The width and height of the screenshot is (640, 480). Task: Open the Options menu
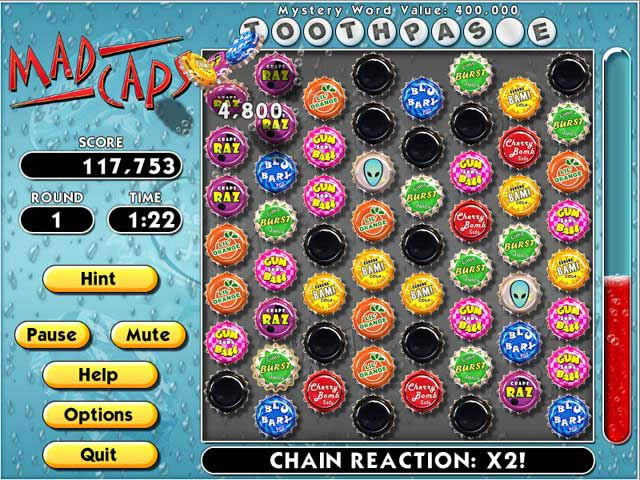point(99,414)
